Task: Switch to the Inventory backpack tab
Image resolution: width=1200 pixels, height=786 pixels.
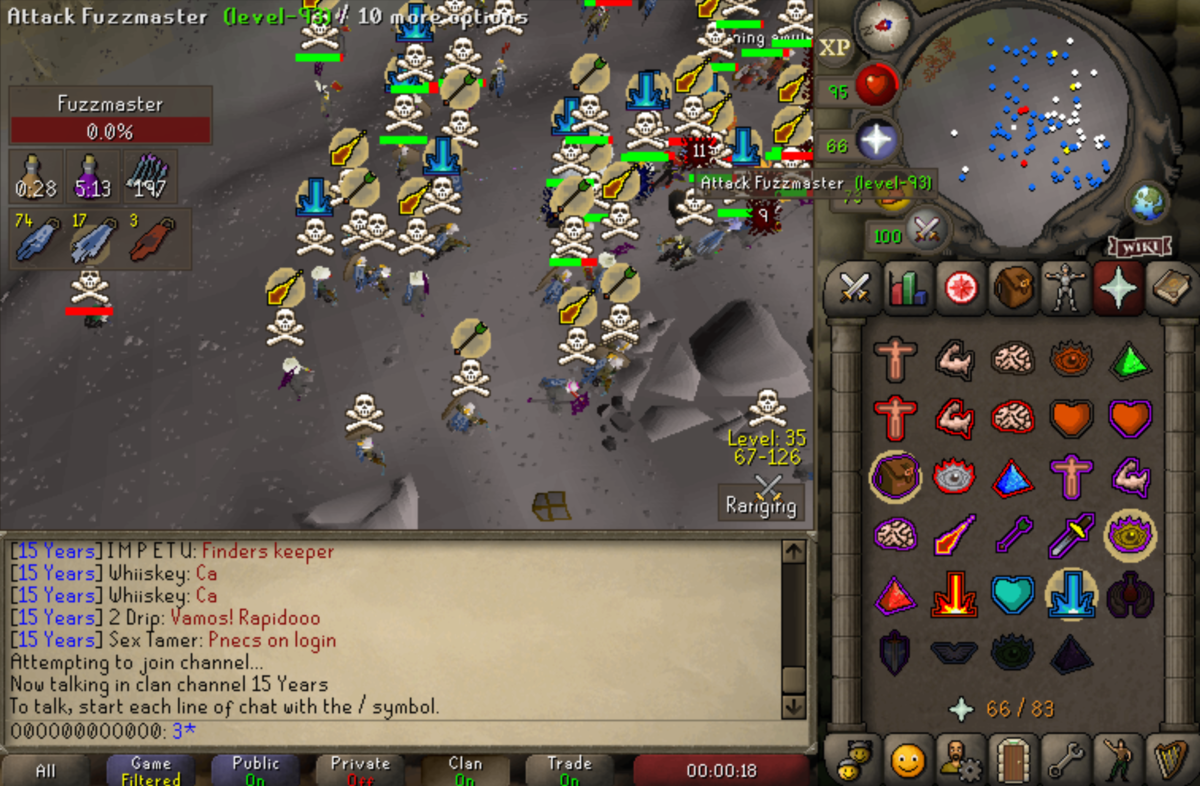Action: click(1013, 288)
